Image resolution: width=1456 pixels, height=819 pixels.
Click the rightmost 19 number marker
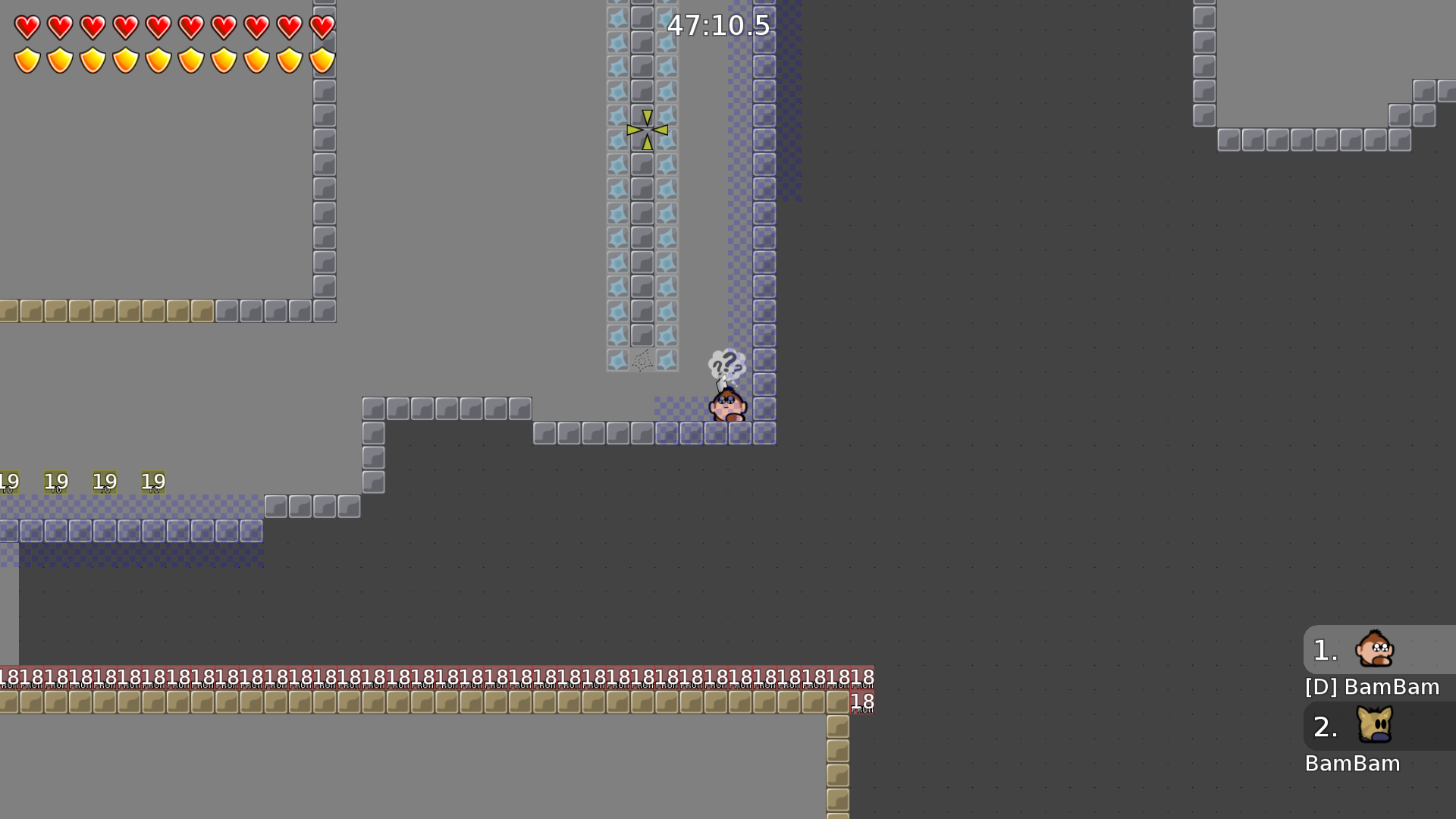tap(153, 482)
